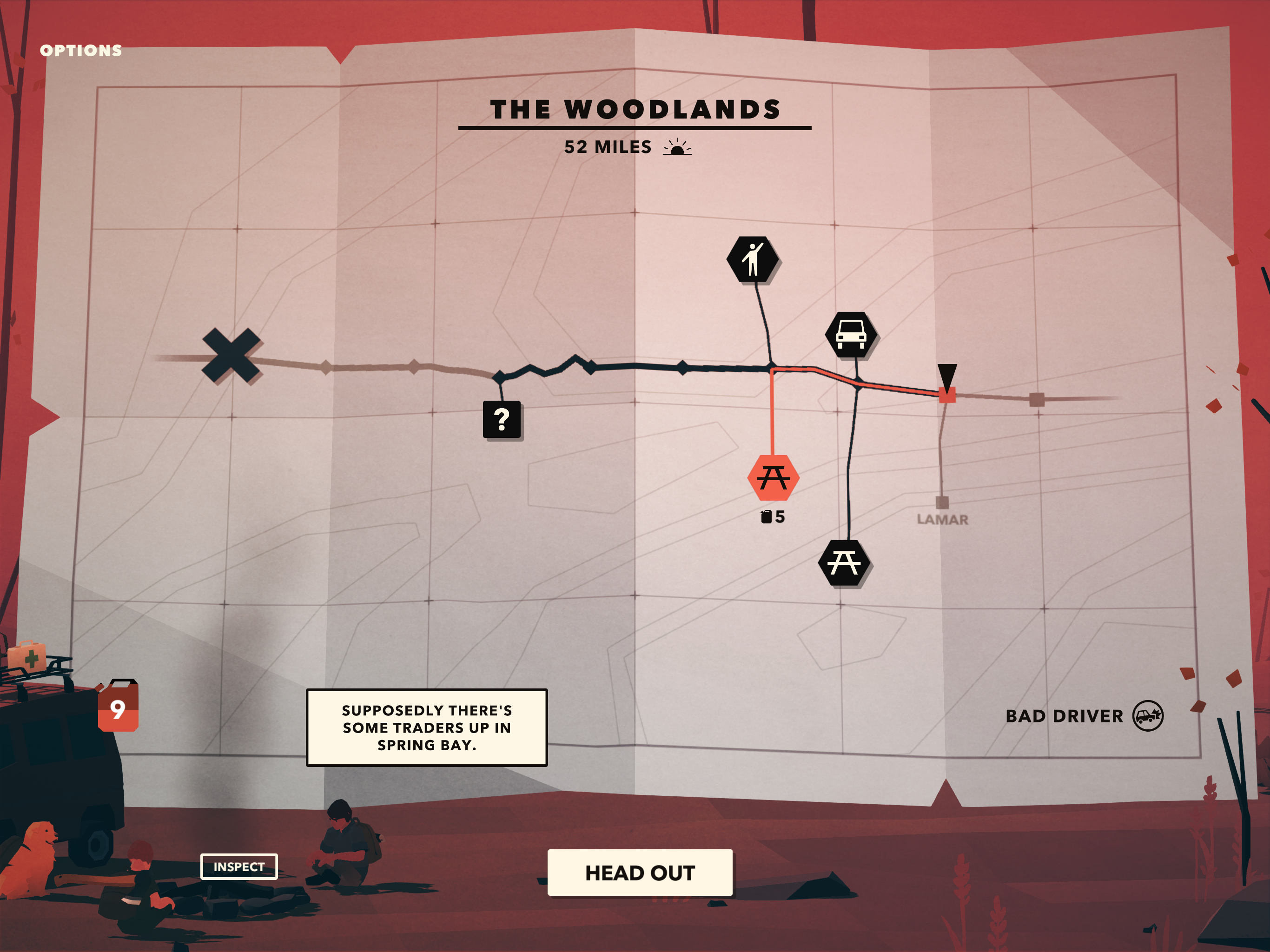
Task: Select the red picnic table stop
Action: [773, 478]
